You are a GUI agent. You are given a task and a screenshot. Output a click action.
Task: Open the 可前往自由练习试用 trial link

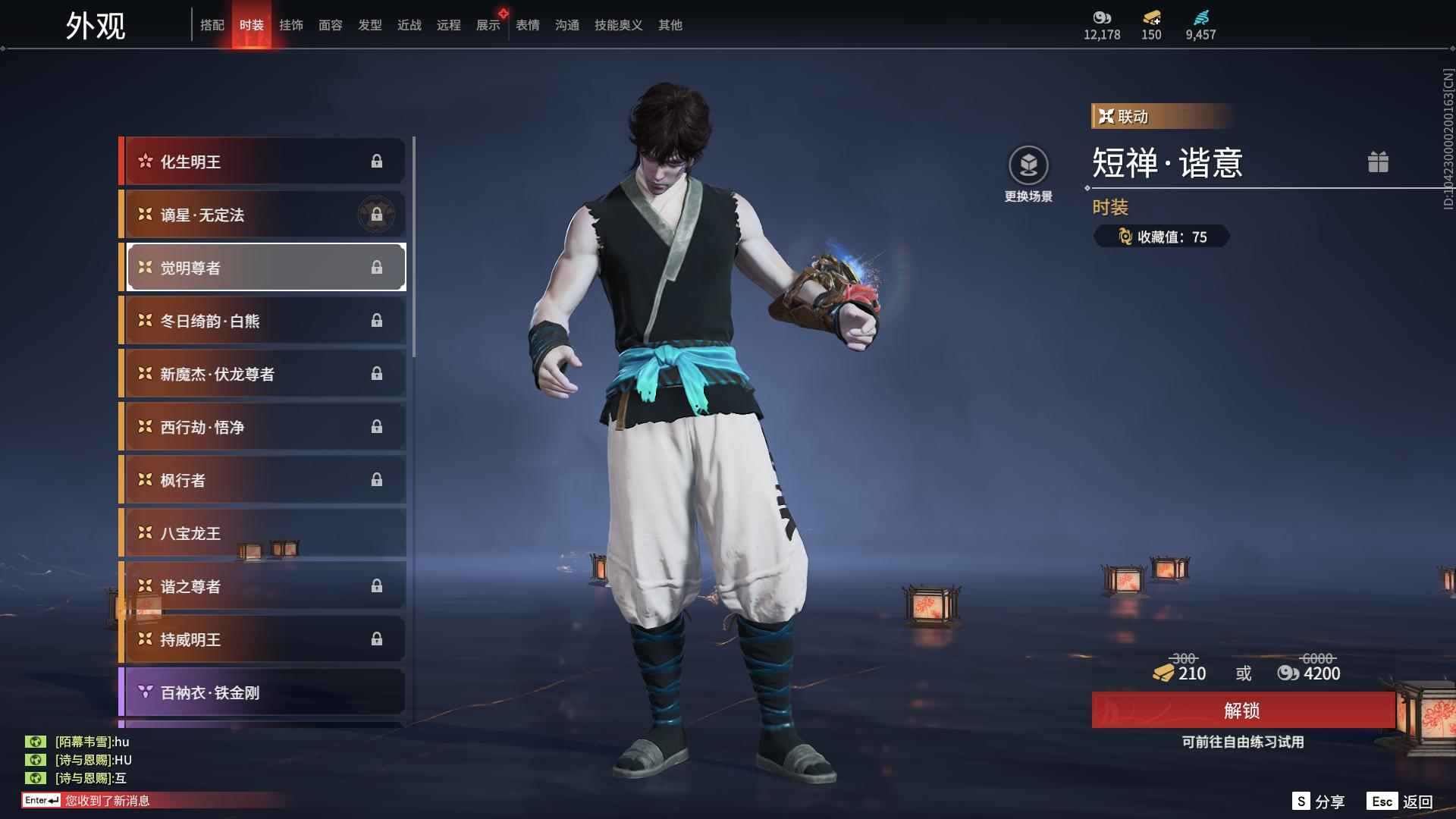click(1244, 743)
